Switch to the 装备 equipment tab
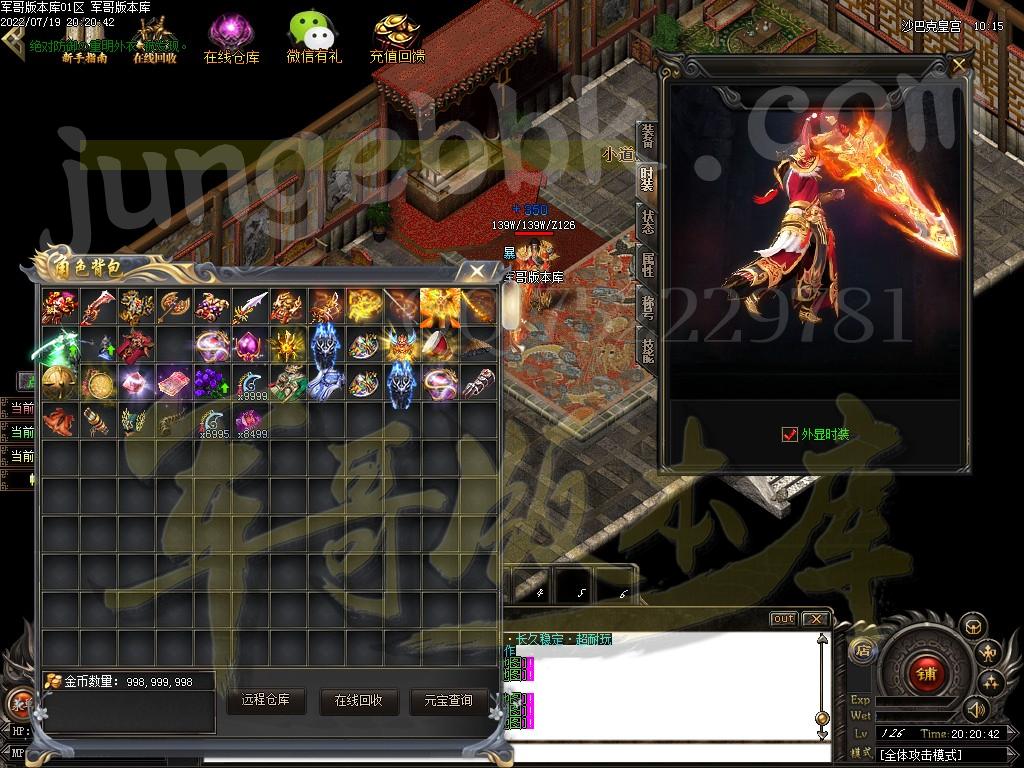Viewport: 1024px width, 768px height. coord(648,136)
